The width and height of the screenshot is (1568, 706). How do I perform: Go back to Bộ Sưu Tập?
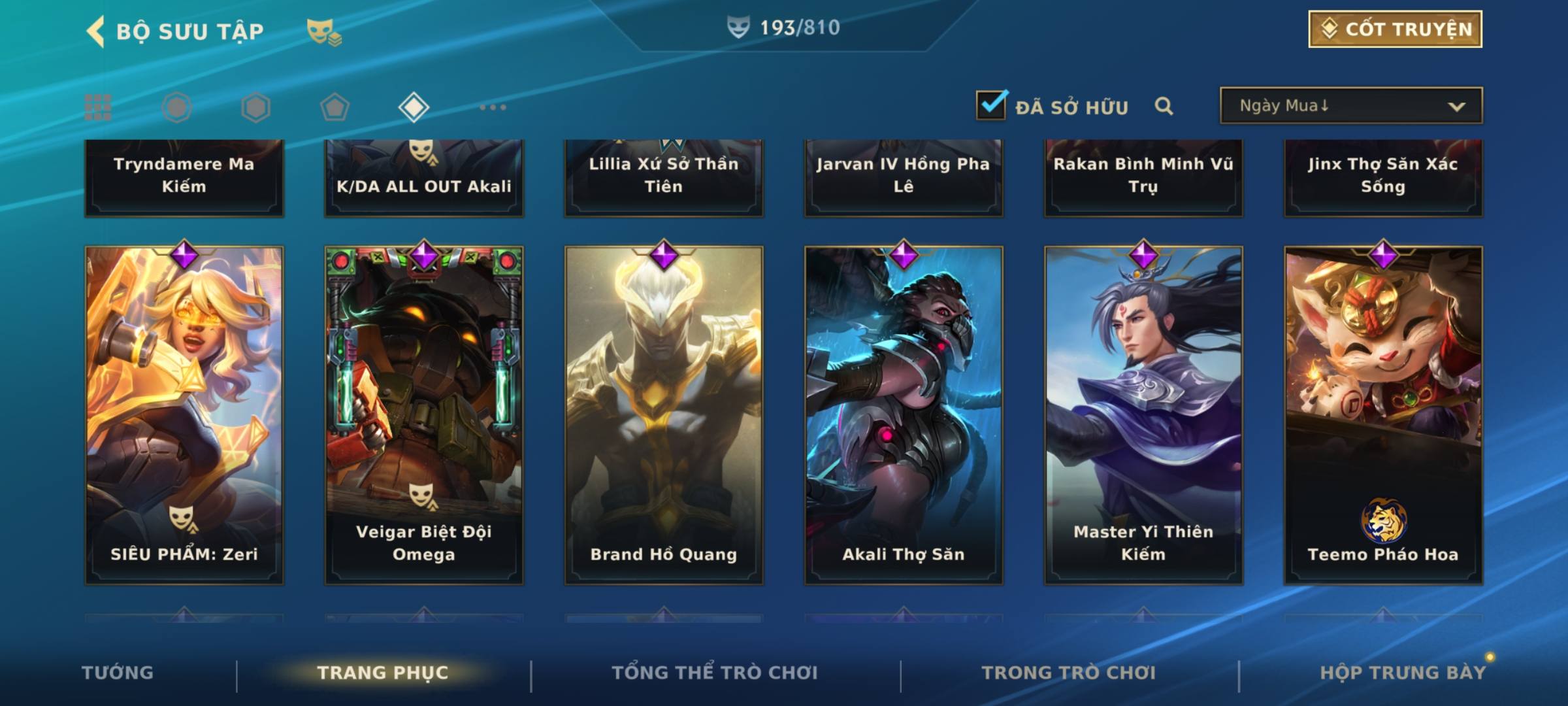(97, 31)
